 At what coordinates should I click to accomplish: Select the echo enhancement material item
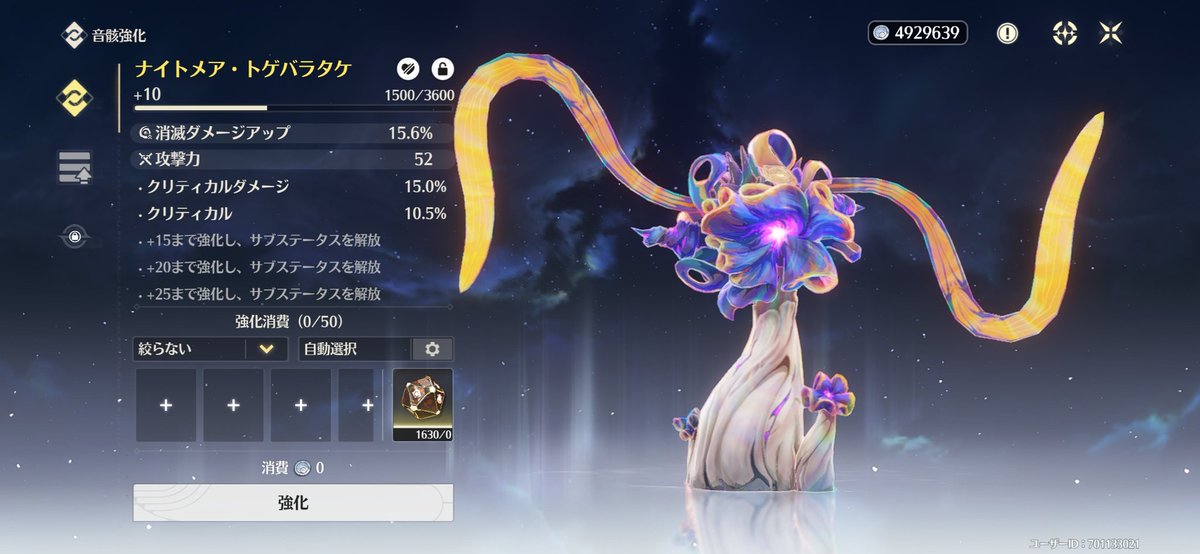click(x=422, y=405)
